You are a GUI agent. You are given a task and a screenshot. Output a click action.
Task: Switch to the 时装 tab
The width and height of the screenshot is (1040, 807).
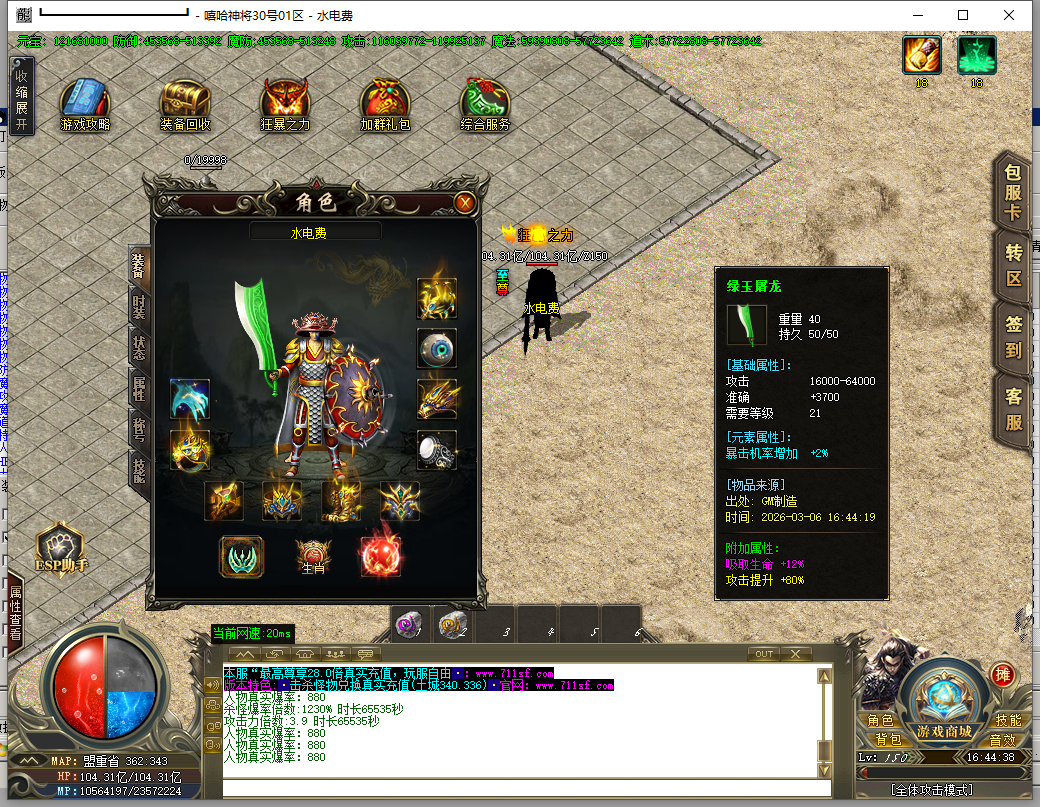(139, 305)
